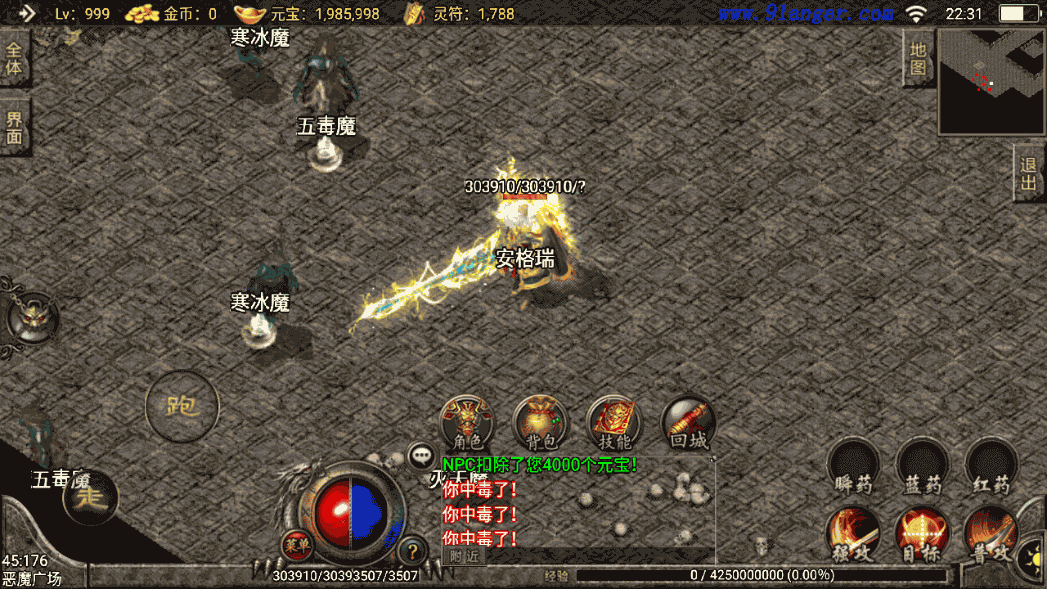
Task: Select the 全体 side tab
Action: point(14,59)
